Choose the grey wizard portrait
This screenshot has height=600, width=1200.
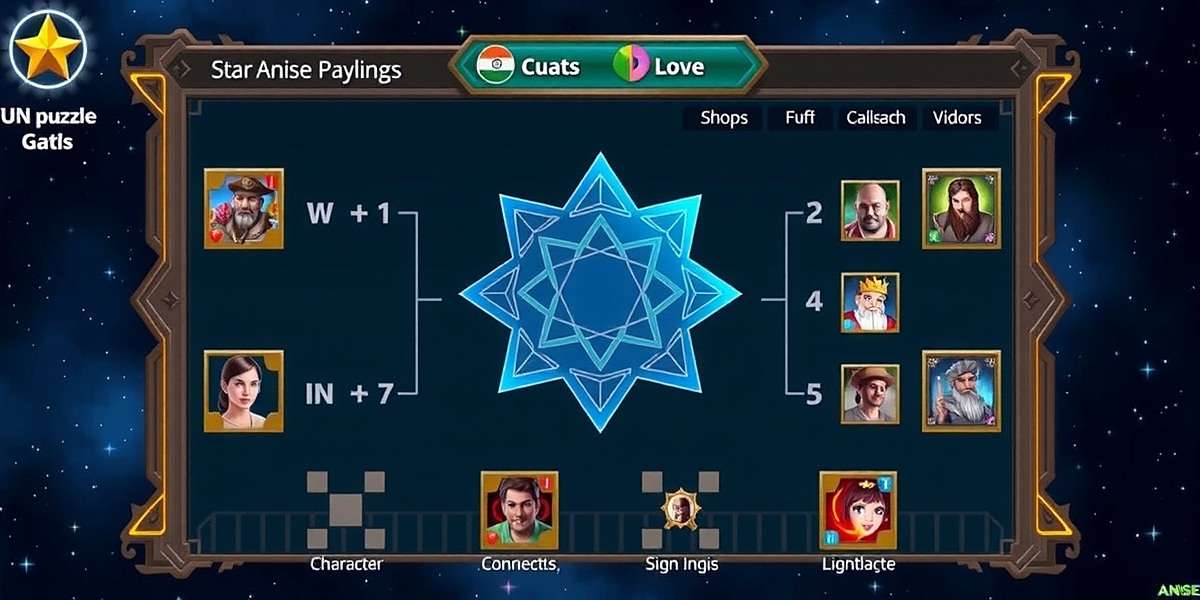[x=960, y=391]
